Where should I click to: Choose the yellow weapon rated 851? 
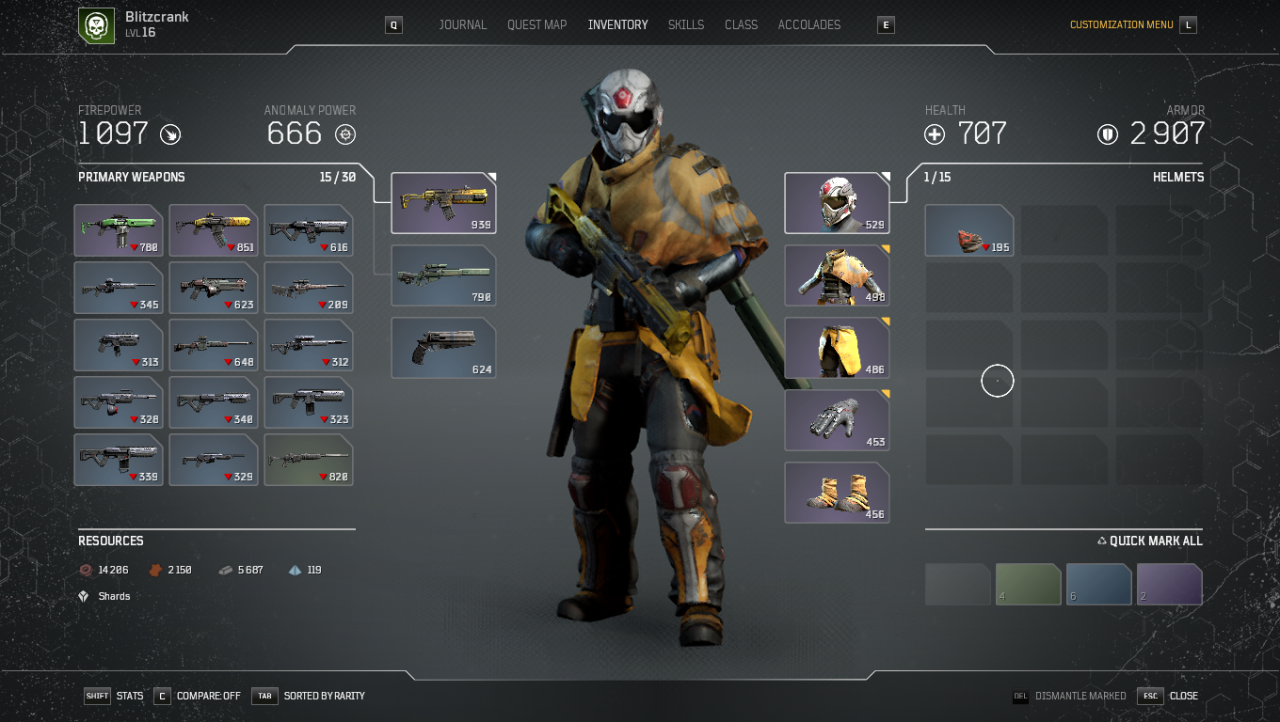[213, 230]
